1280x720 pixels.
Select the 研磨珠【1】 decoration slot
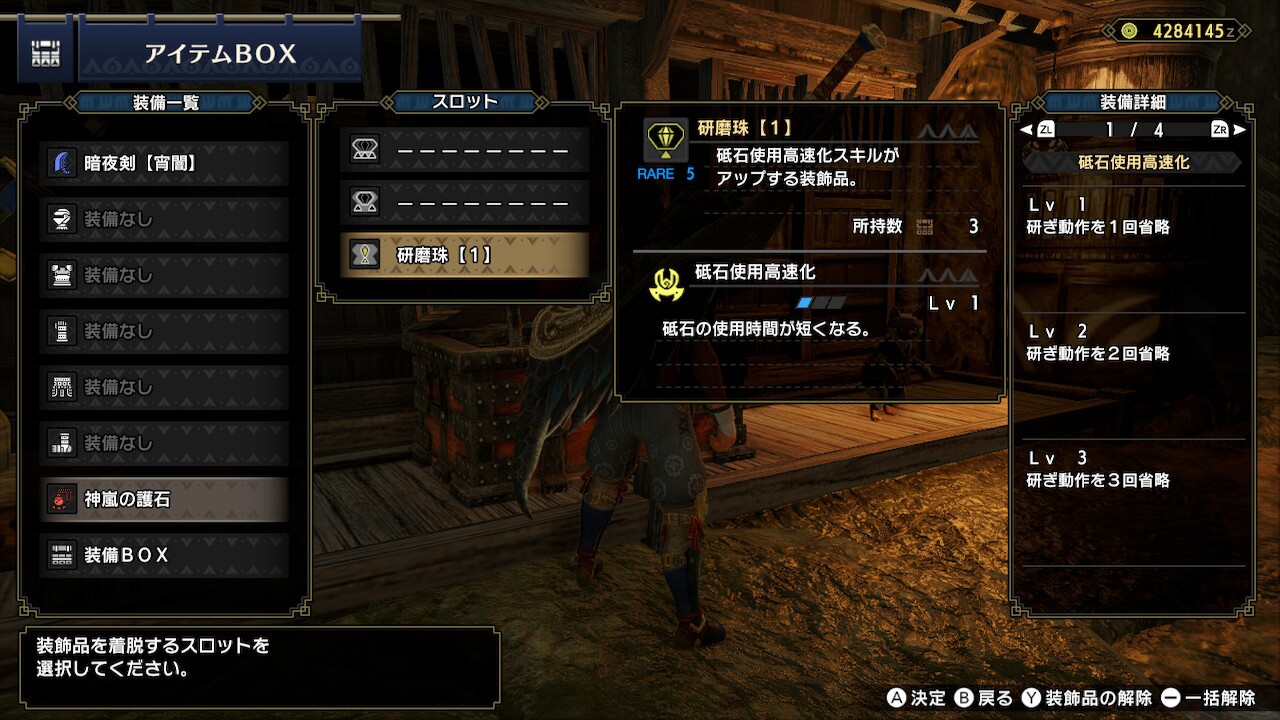(x=464, y=255)
